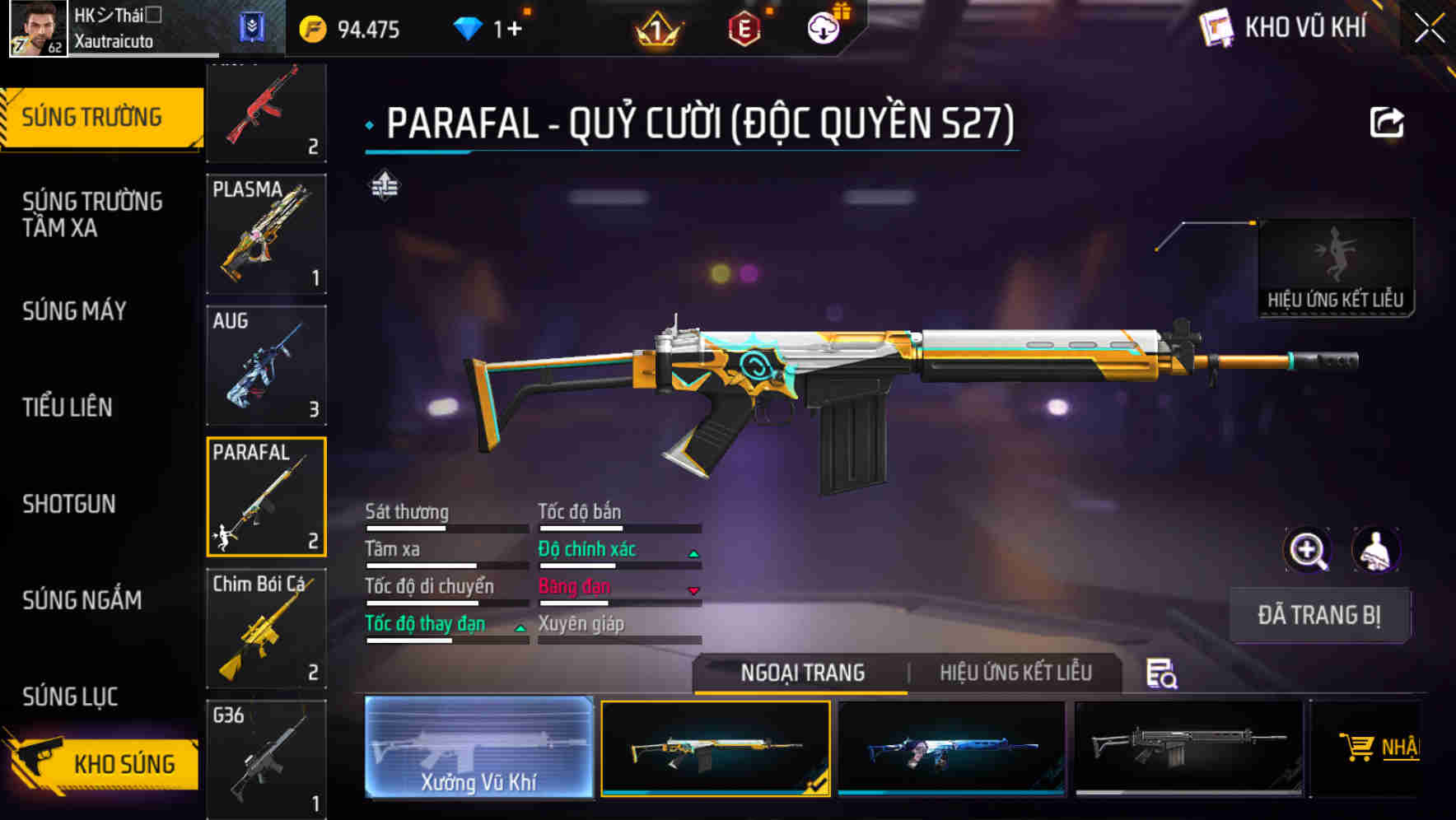Select the blue PARAFAL skin thumbnail

pos(951,748)
